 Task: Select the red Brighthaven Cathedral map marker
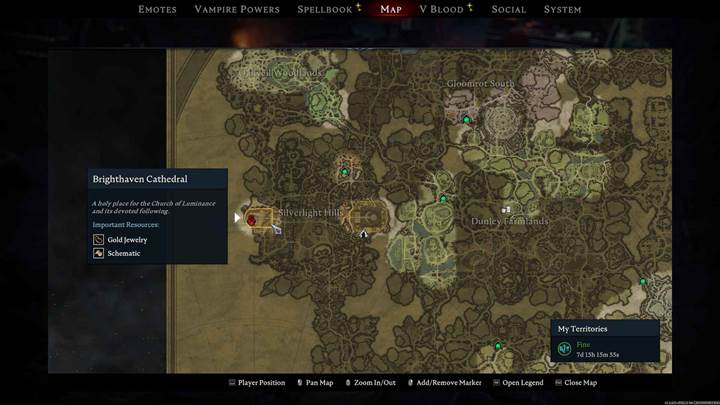pyautogui.click(x=251, y=219)
